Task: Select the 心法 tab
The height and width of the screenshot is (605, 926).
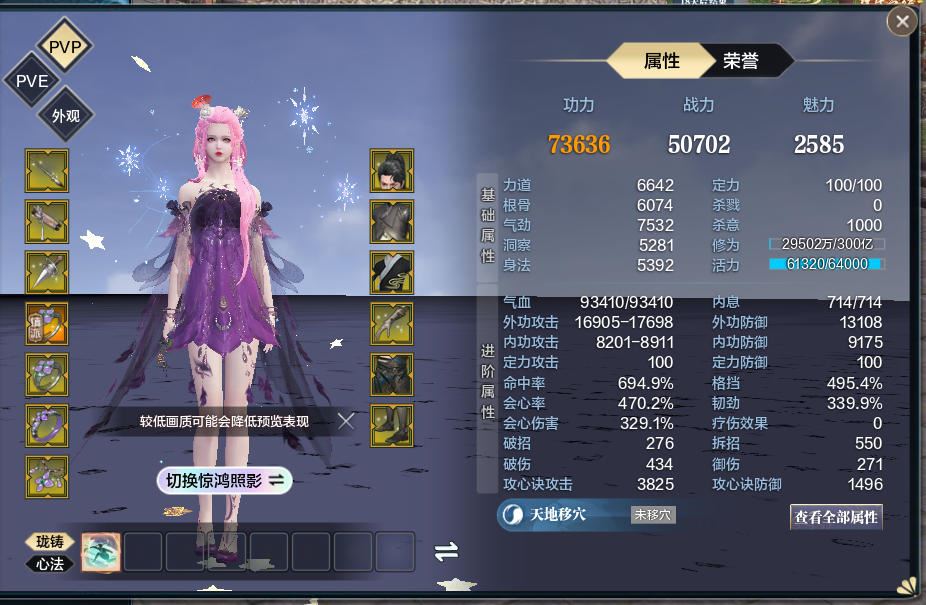Action: [x=49, y=563]
